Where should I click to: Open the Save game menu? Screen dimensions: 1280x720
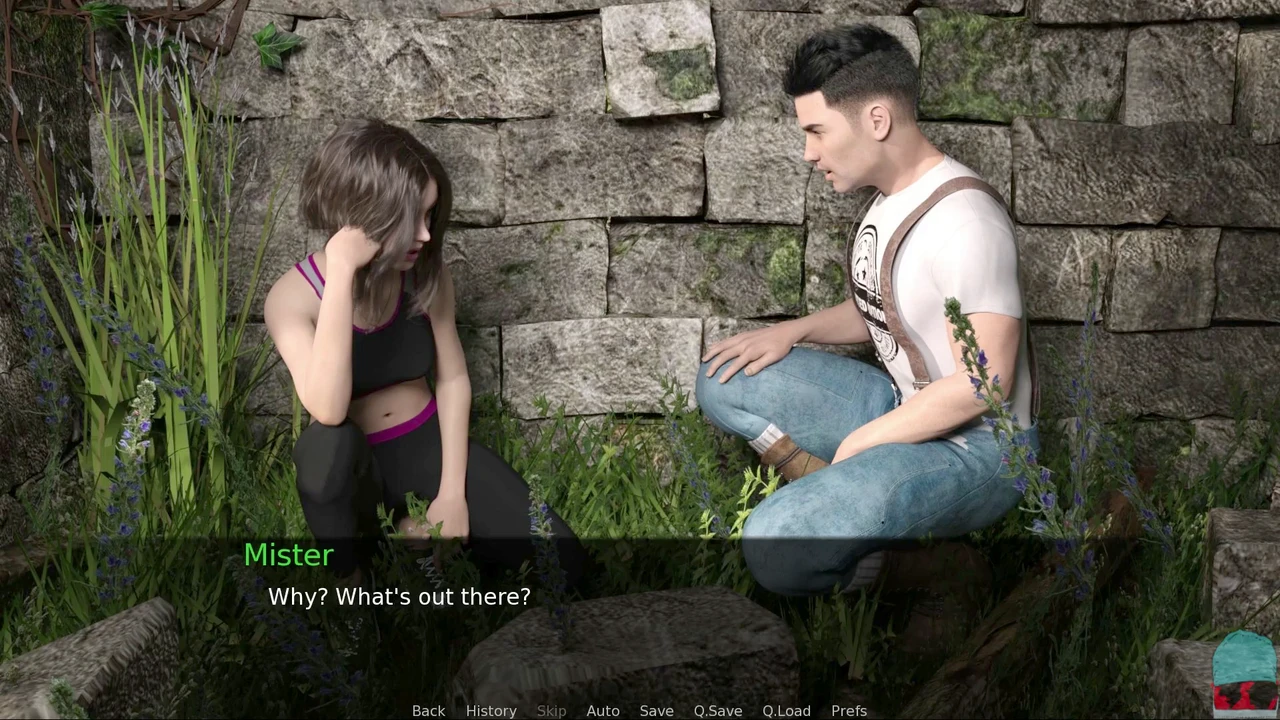(656, 710)
